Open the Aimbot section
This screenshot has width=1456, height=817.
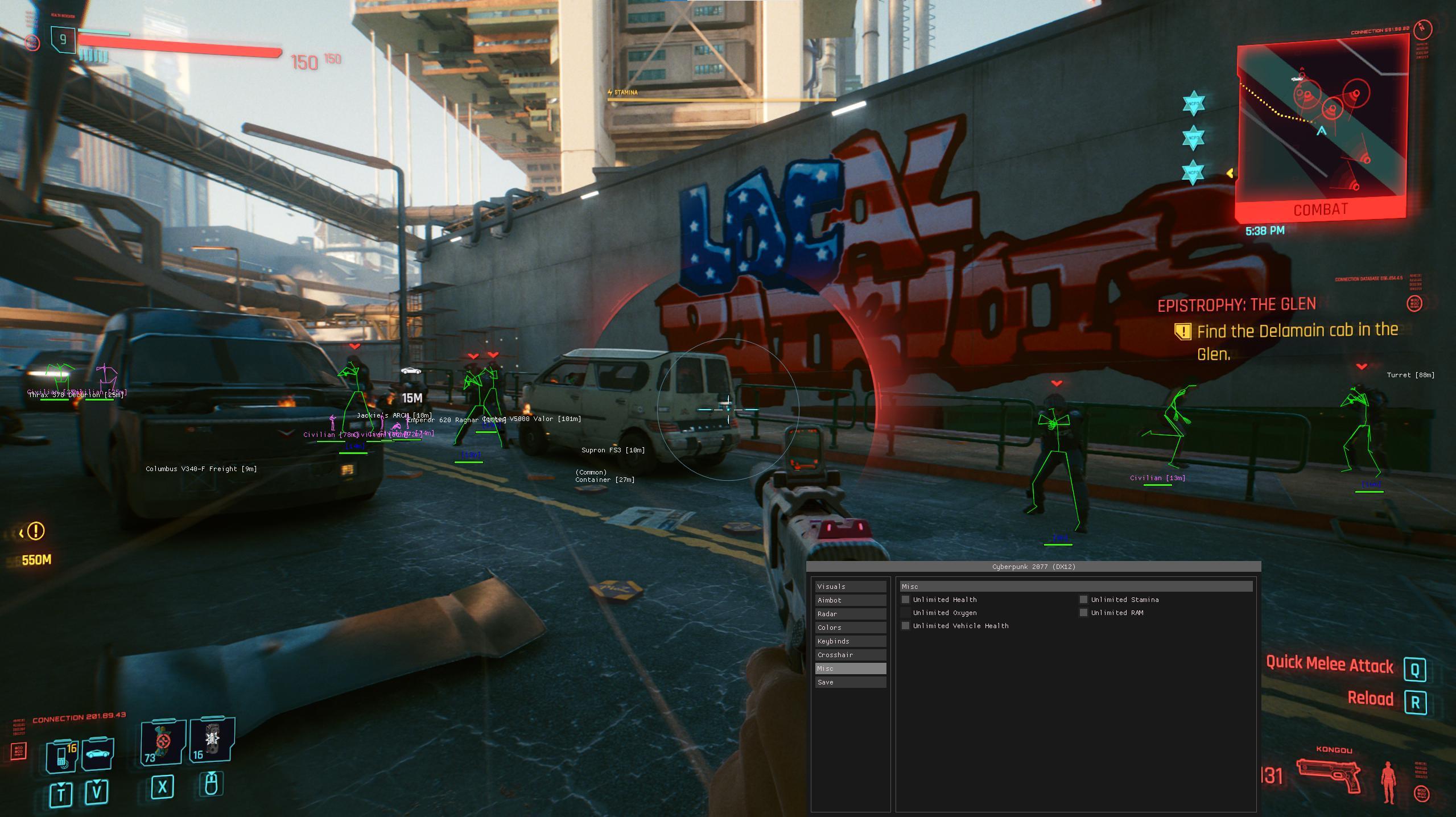tap(850, 600)
